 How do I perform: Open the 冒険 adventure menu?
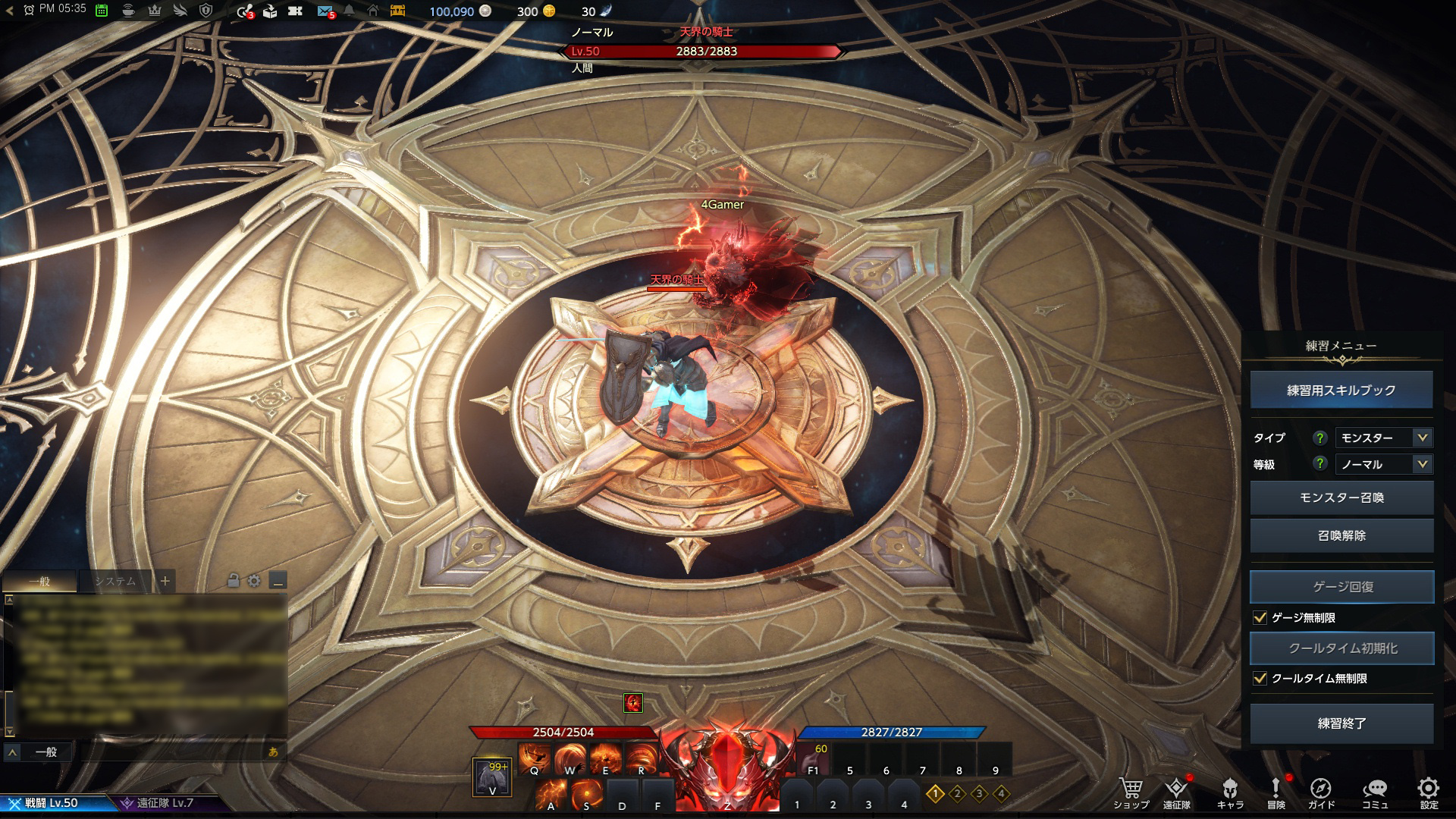(x=1276, y=789)
